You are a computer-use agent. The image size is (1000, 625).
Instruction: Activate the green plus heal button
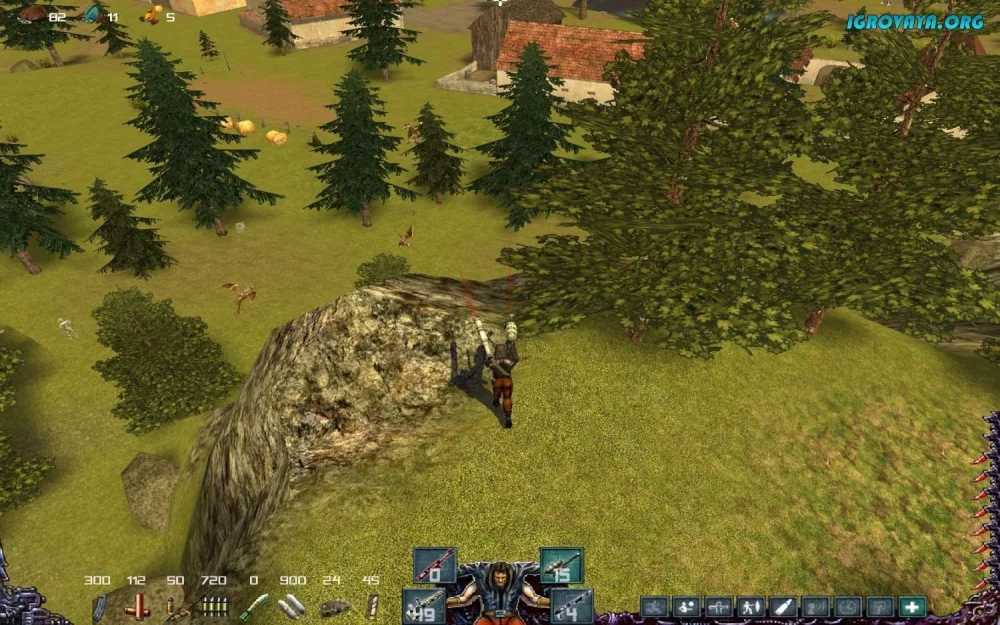pos(911,606)
